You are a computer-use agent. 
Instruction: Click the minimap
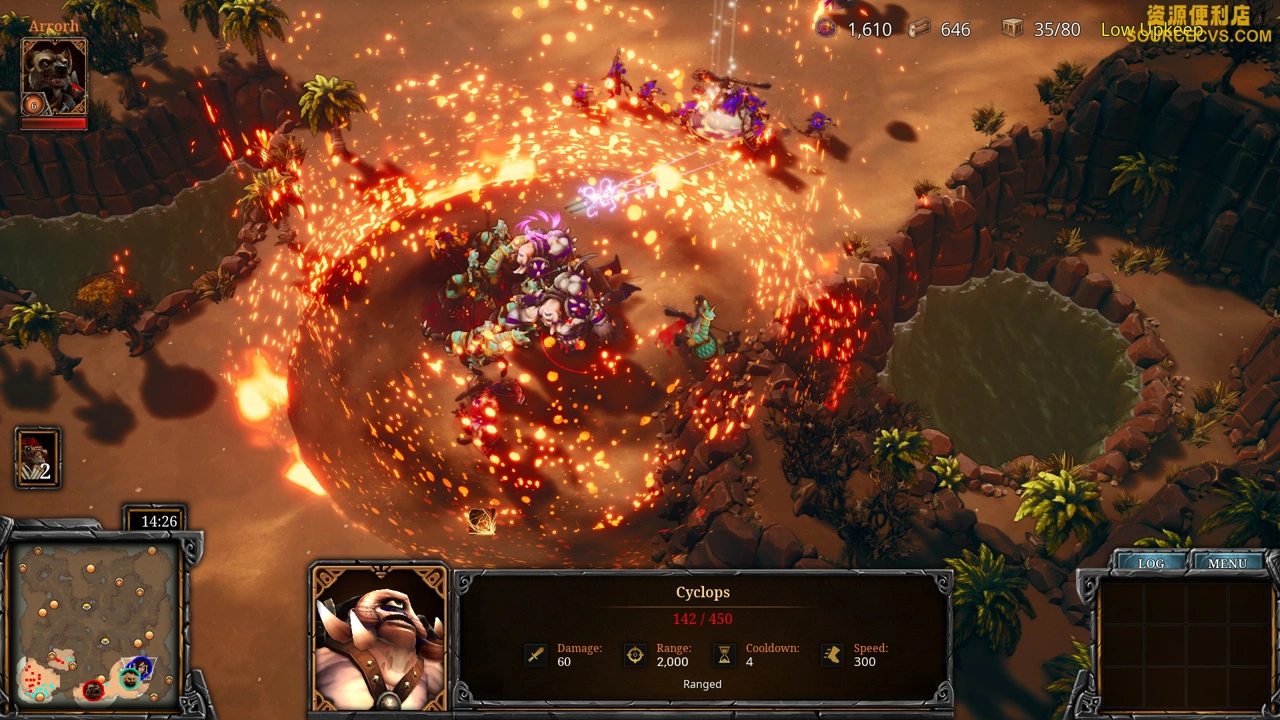point(96,622)
